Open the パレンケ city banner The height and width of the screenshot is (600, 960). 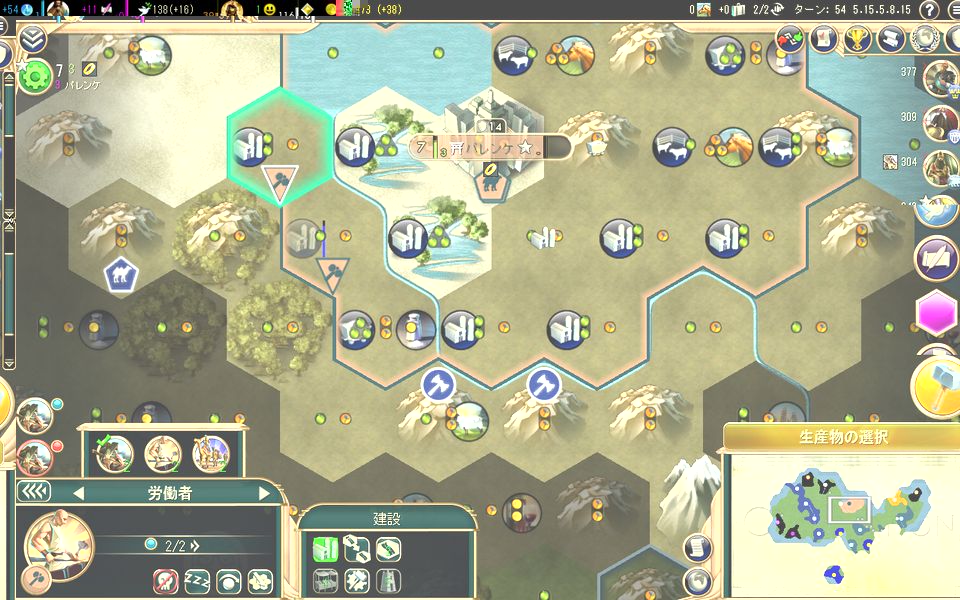[492, 148]
